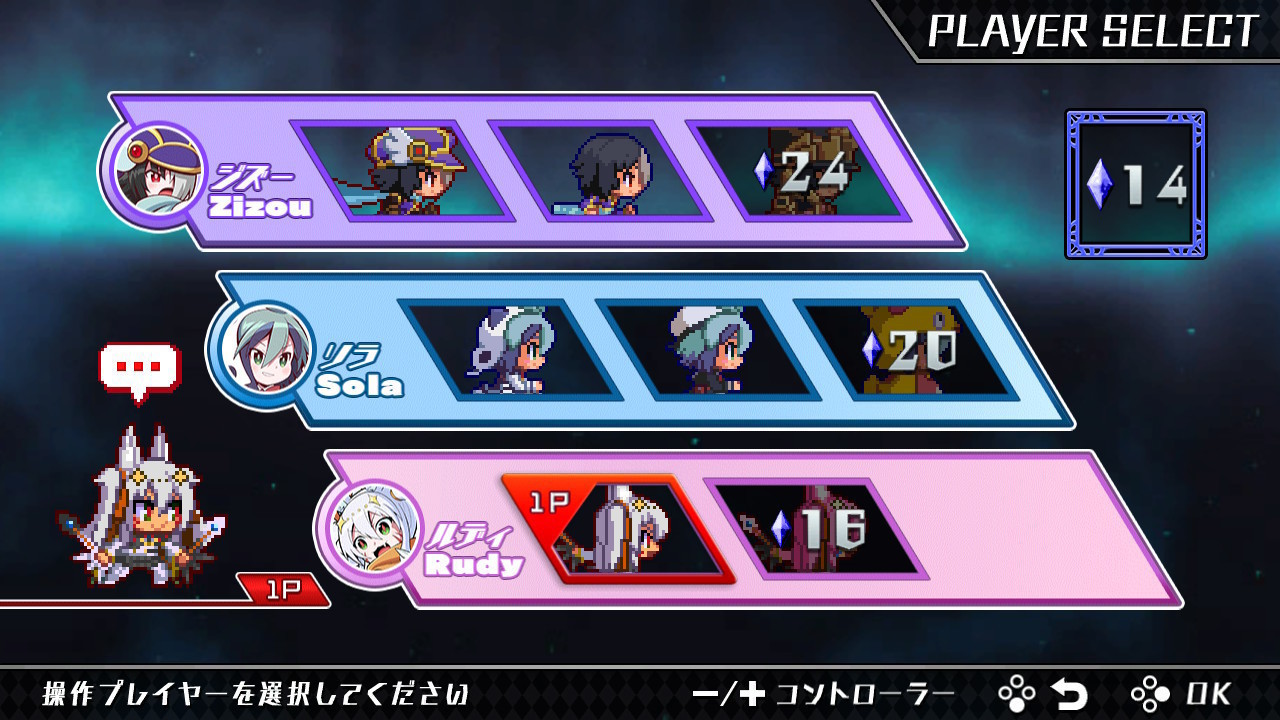Unlock Sola's locked costume costing 20 crystals
1280x720 pixels.
pyautogui.click(x=906, y=350)
